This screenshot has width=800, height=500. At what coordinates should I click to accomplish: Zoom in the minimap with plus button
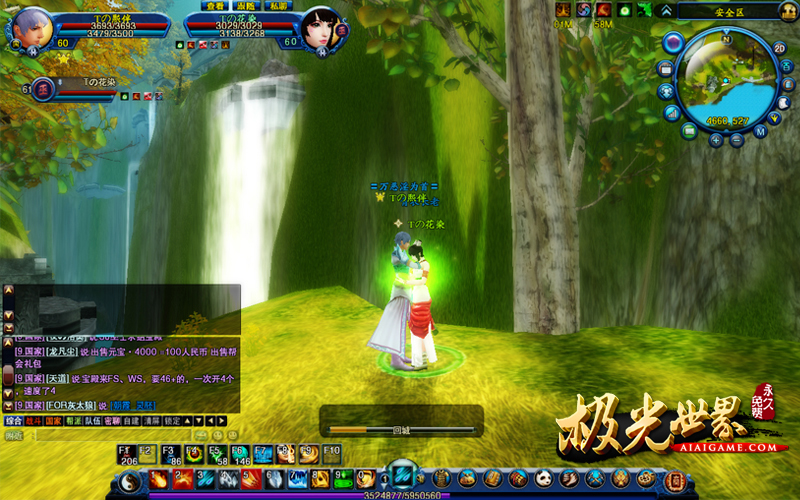point(716,141)
